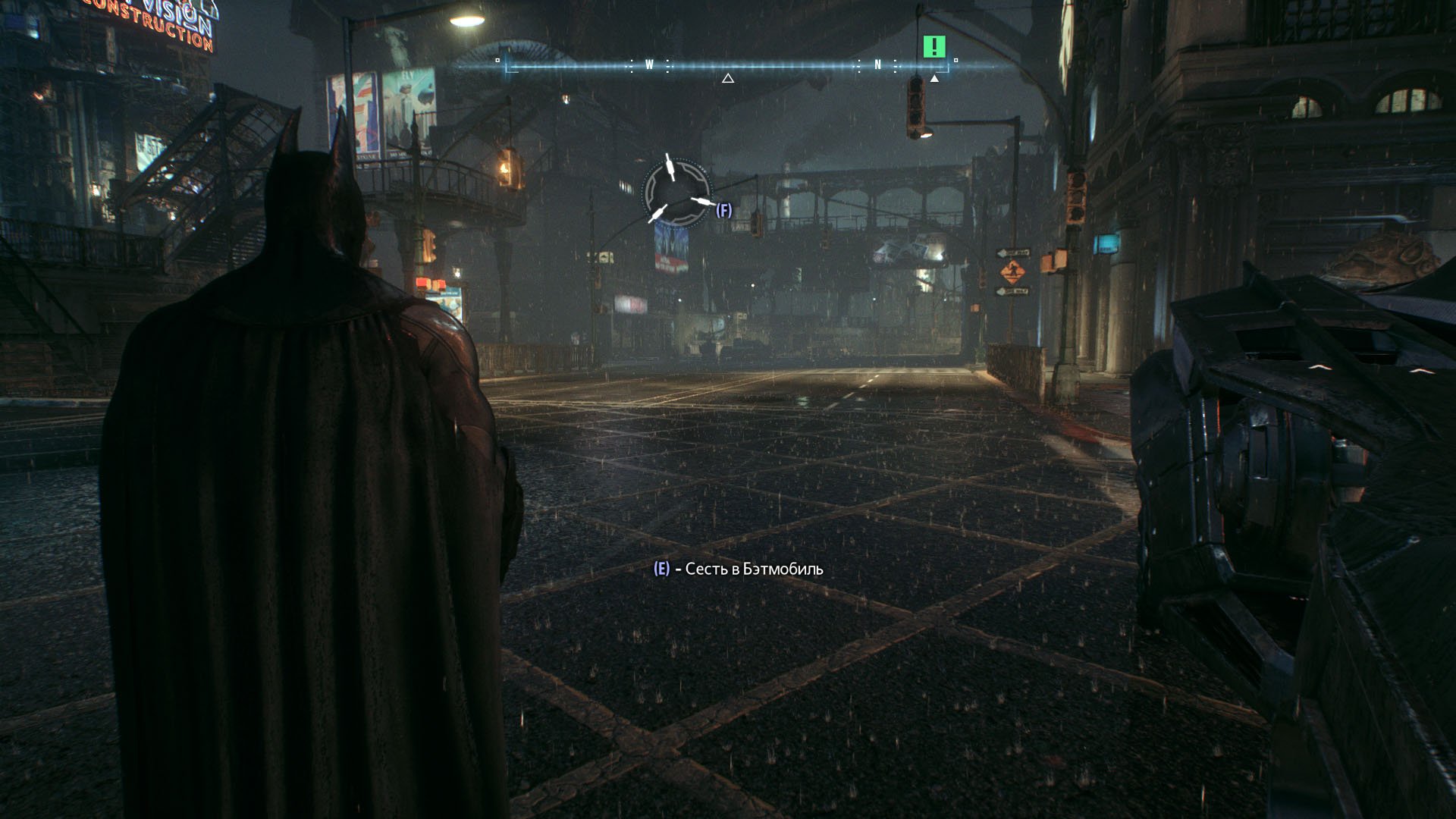
Task: Click the green exclamation objective marker
Action: [935, 47]
